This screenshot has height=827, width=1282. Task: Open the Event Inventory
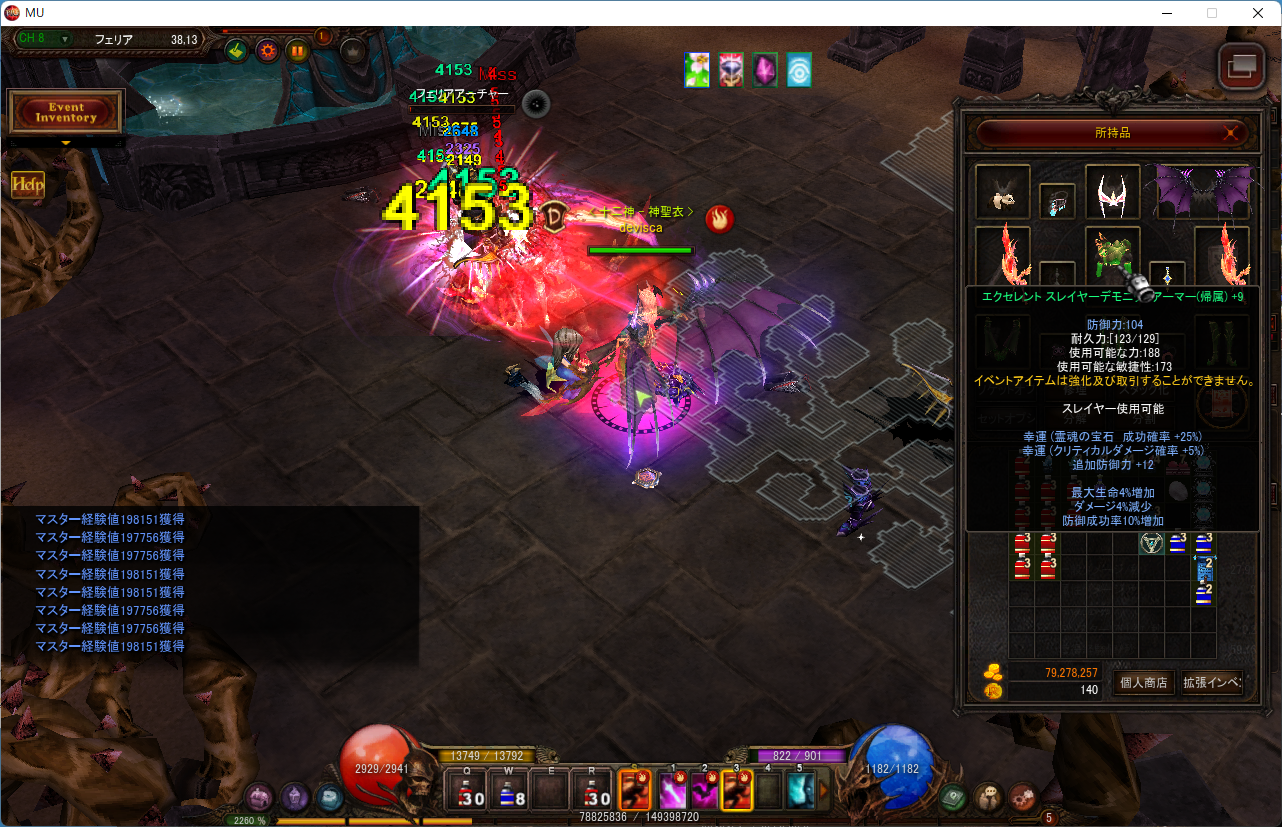point(66,112)
